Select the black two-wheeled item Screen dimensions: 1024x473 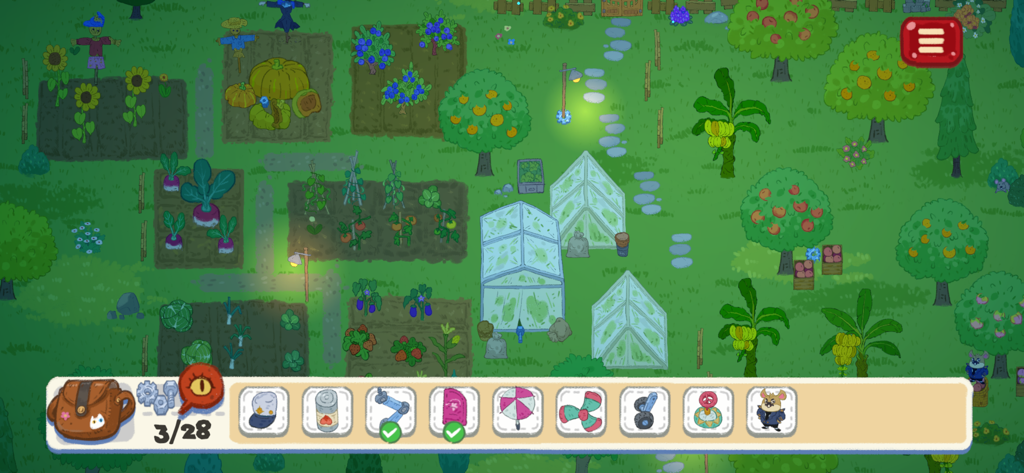[x=644, y=411]
